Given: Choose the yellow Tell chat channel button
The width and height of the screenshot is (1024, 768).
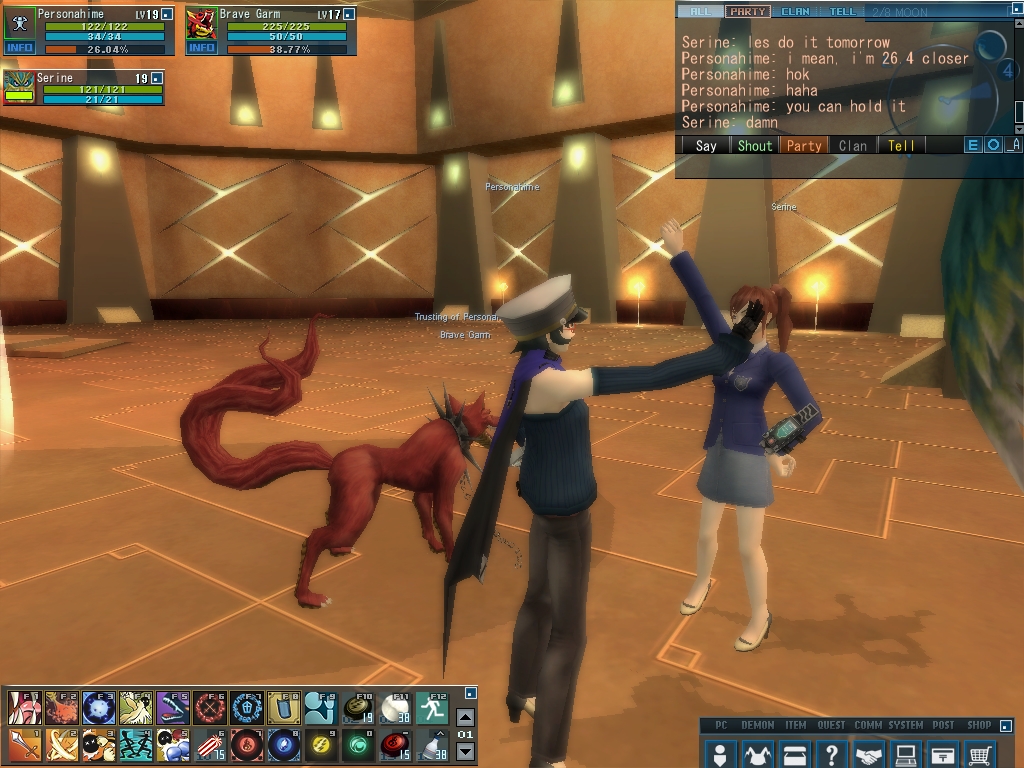Looking at the screenshot, I should (x=901, y=146).
